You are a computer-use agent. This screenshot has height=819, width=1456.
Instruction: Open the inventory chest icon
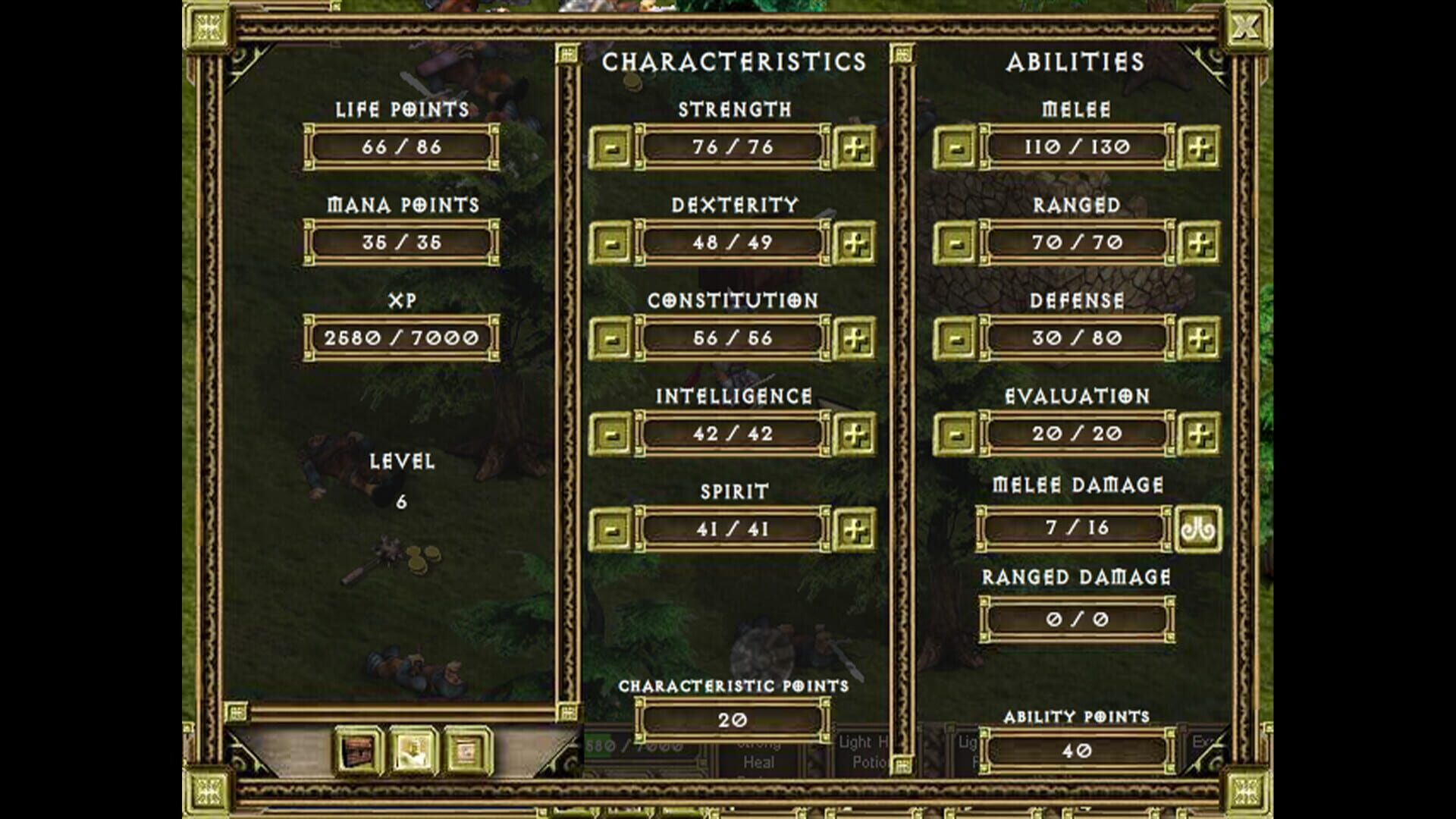(356, 749)
